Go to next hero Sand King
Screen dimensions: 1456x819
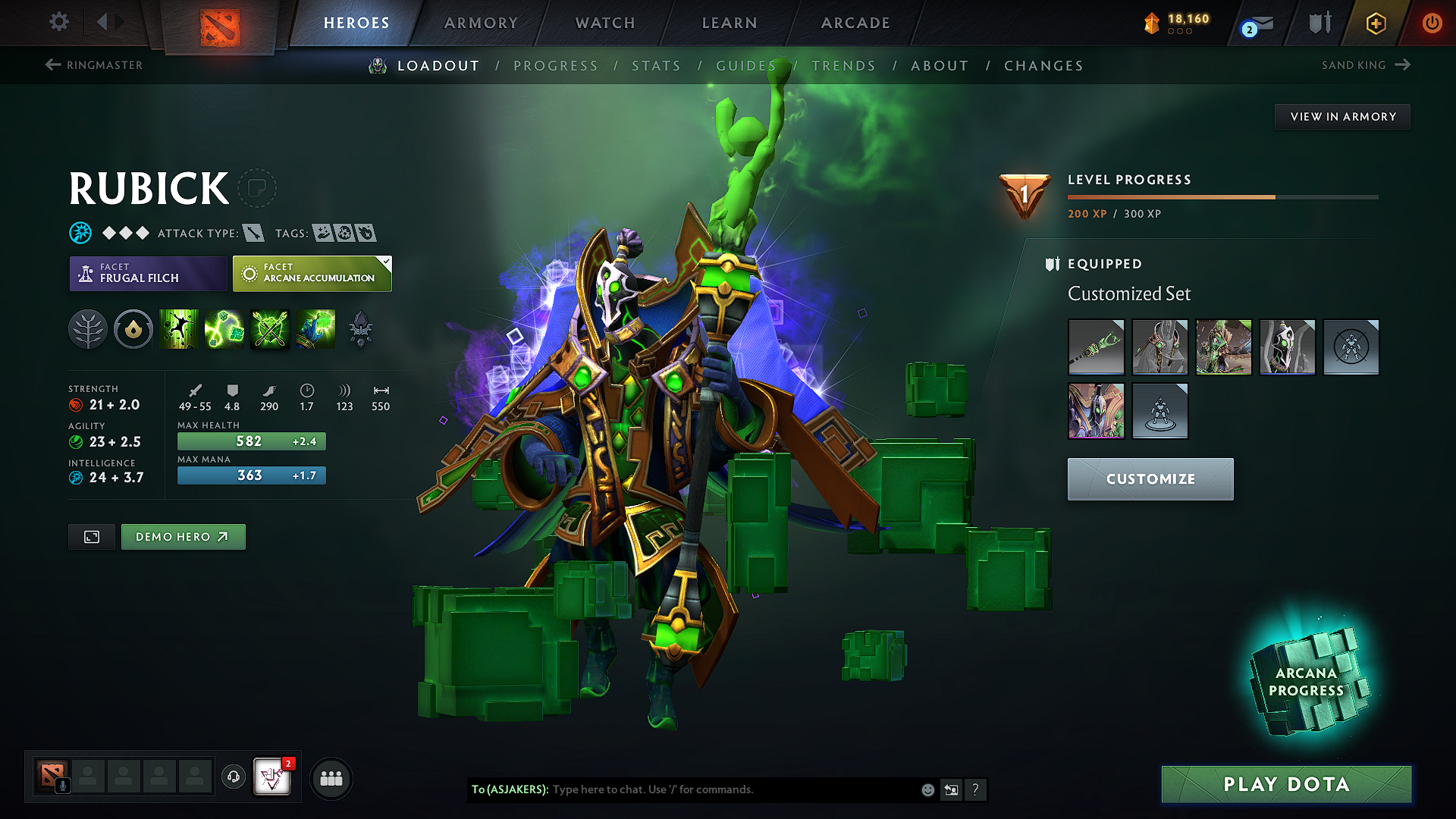coord(1365,65)
